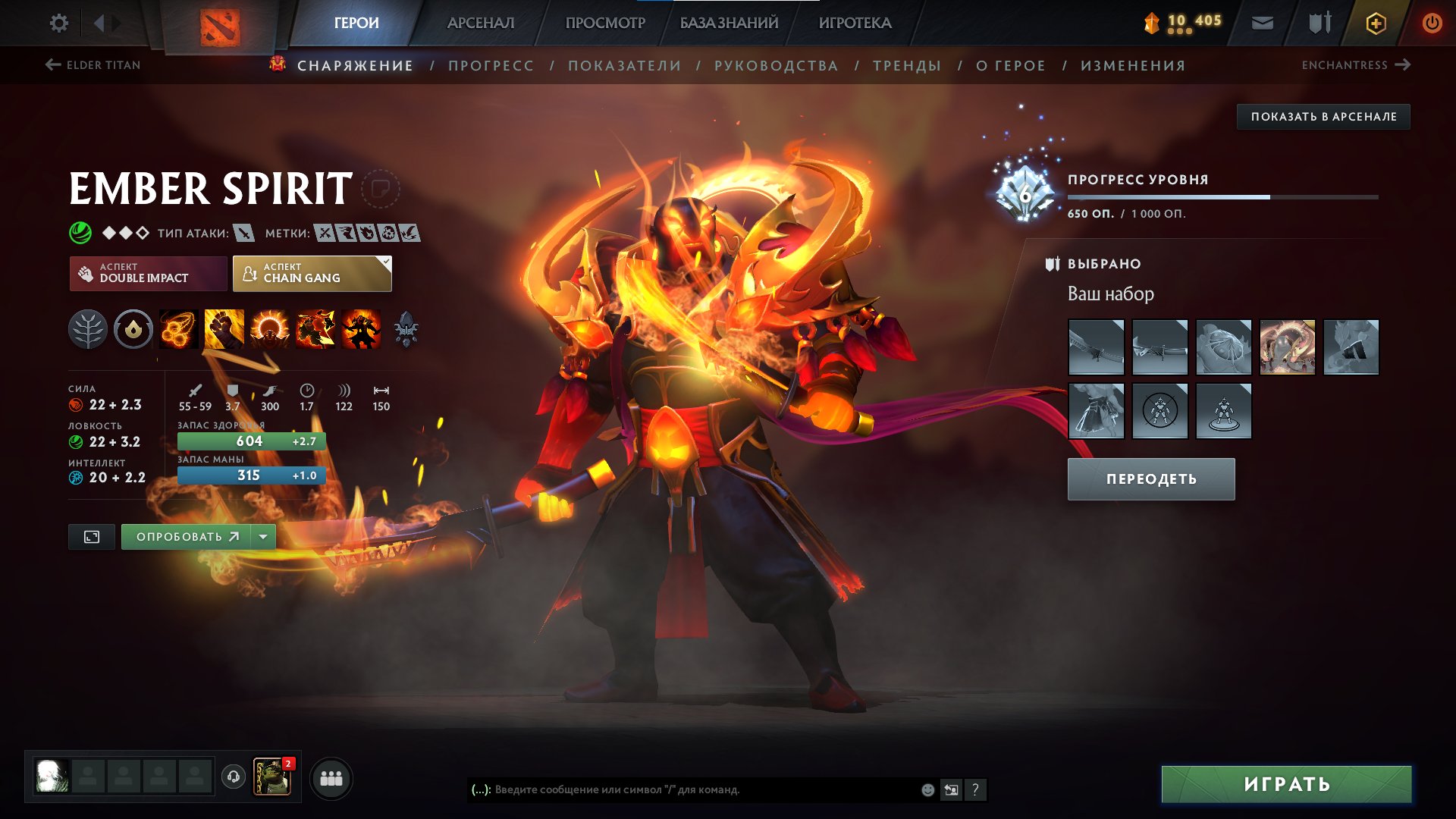Open the mail inbox icon

1262,23
